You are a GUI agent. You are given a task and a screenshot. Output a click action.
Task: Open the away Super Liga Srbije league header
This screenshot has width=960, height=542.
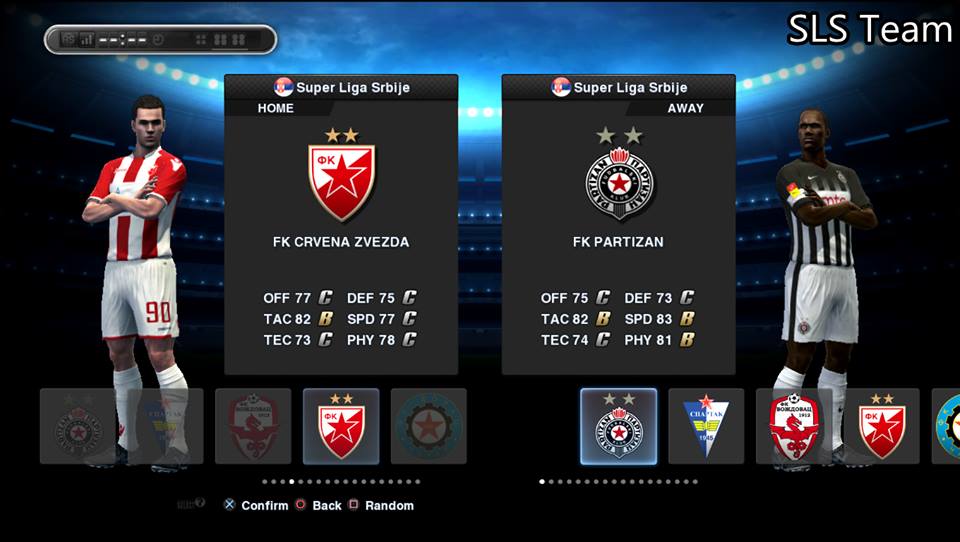(x=619, y=87)
